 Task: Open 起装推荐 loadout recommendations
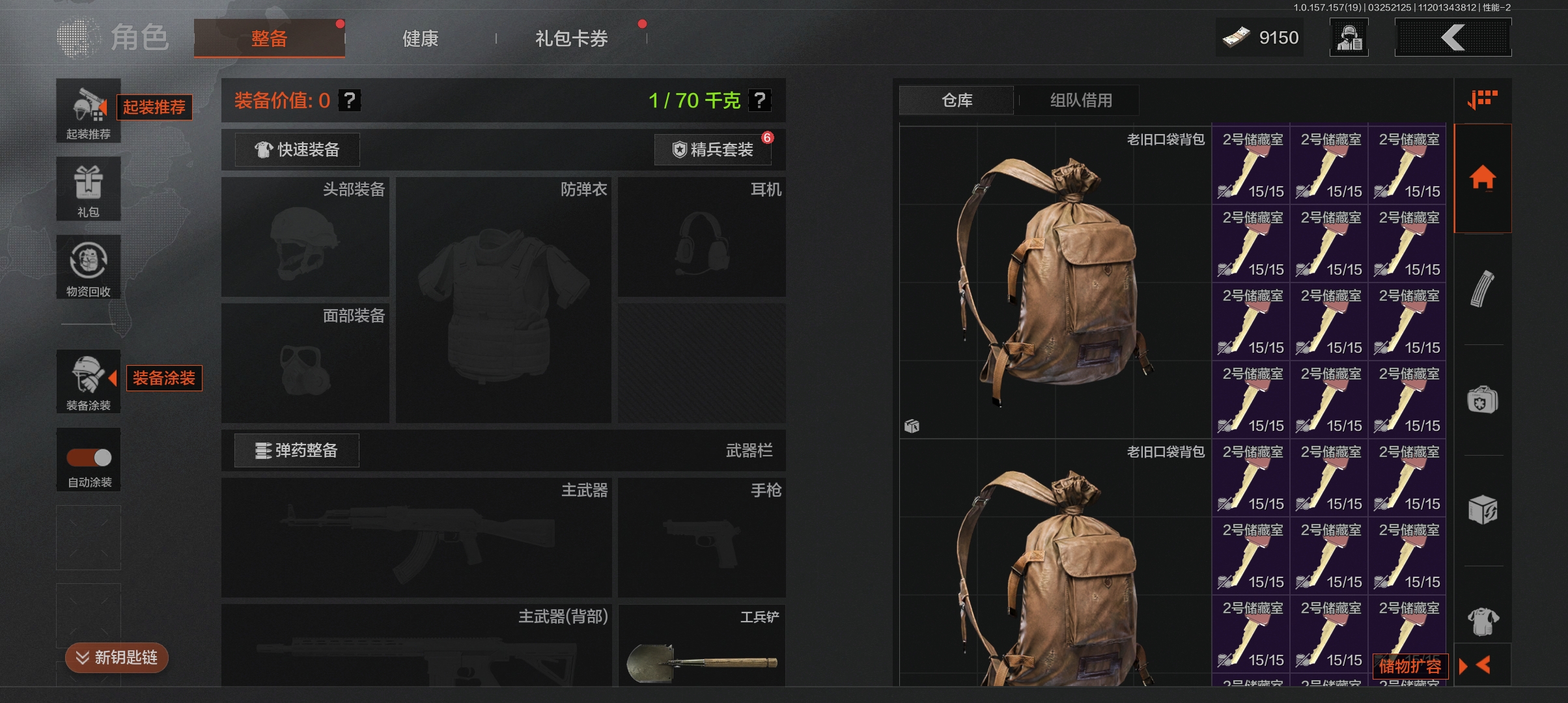(x=89, y=111)
